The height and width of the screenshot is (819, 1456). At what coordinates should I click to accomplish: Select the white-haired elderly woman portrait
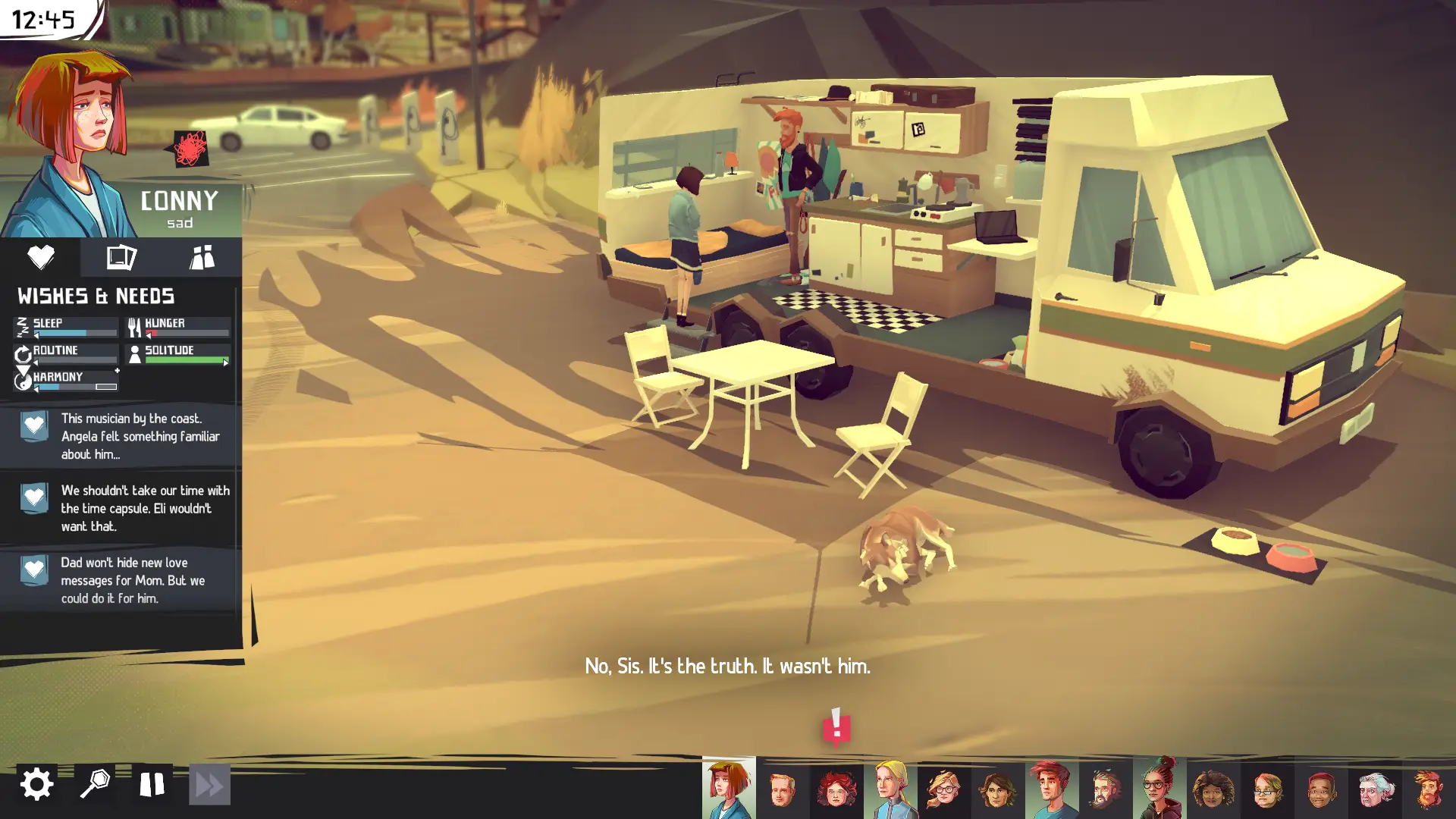coord(1375,789)
